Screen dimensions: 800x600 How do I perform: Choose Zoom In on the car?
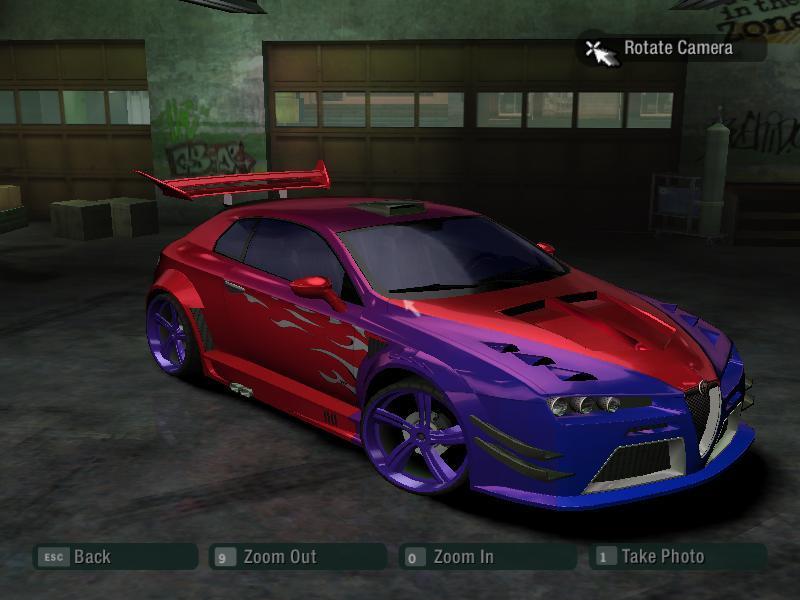point(462,557)
